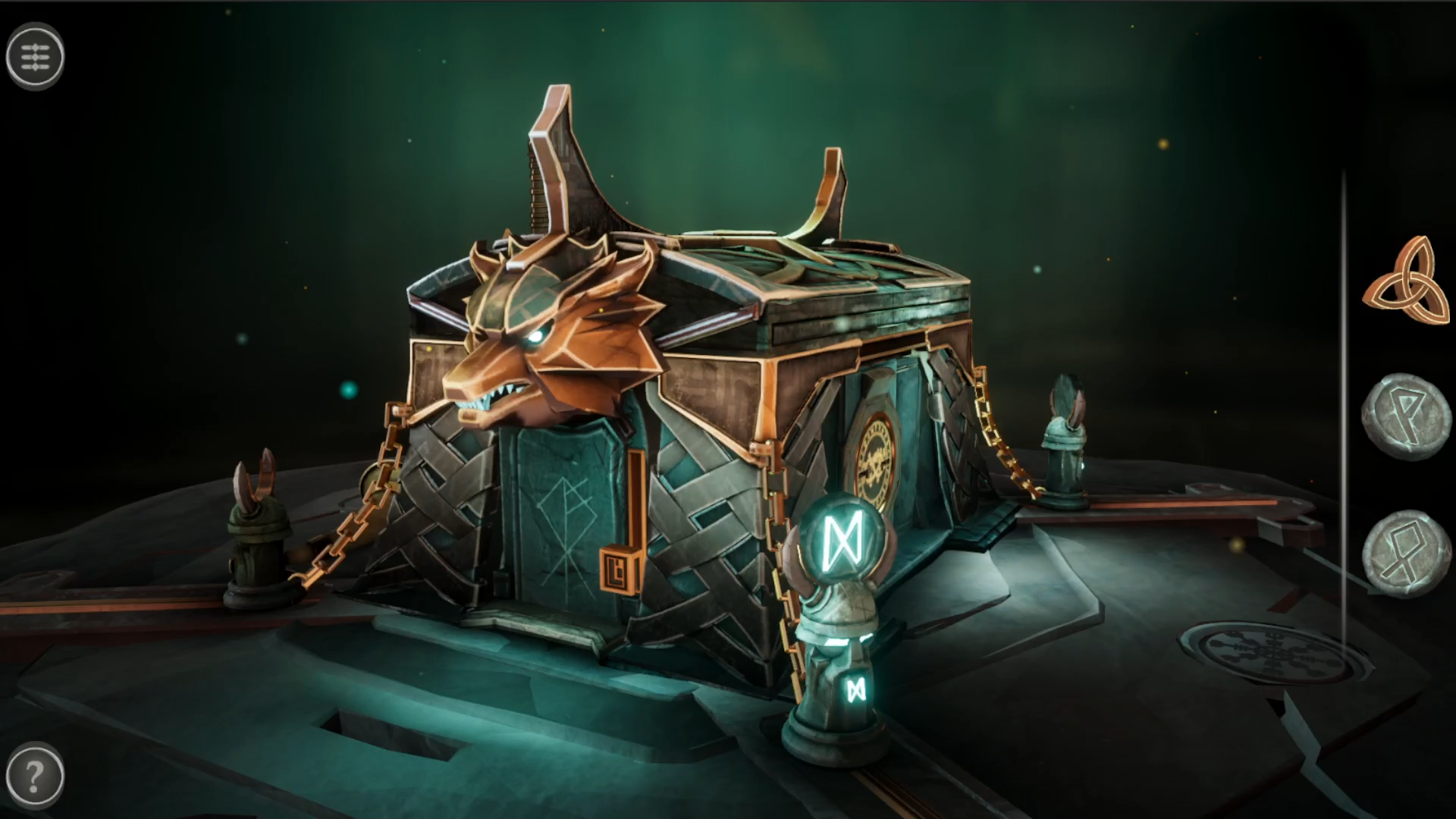Screen dimensions: 1456x819
Task: Click the orange square glyph panel on the chest
Action: point(621,570)
